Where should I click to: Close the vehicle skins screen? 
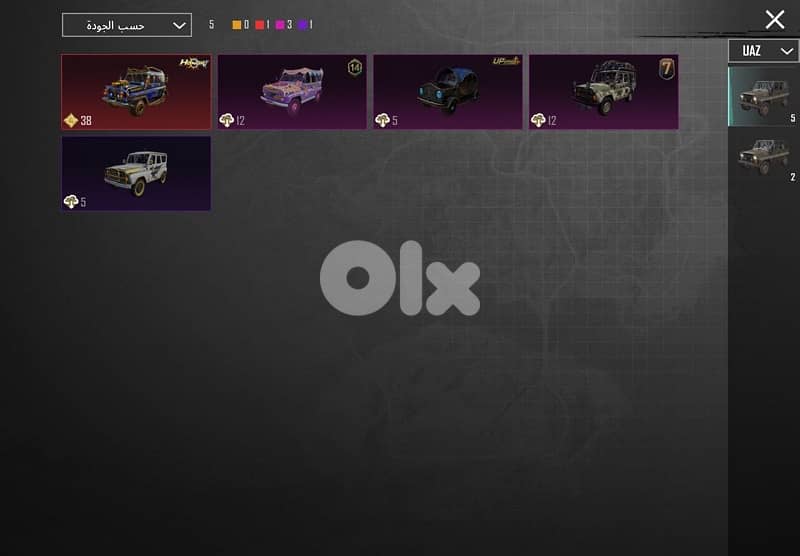pyautogui.click(x=774, y=19)
